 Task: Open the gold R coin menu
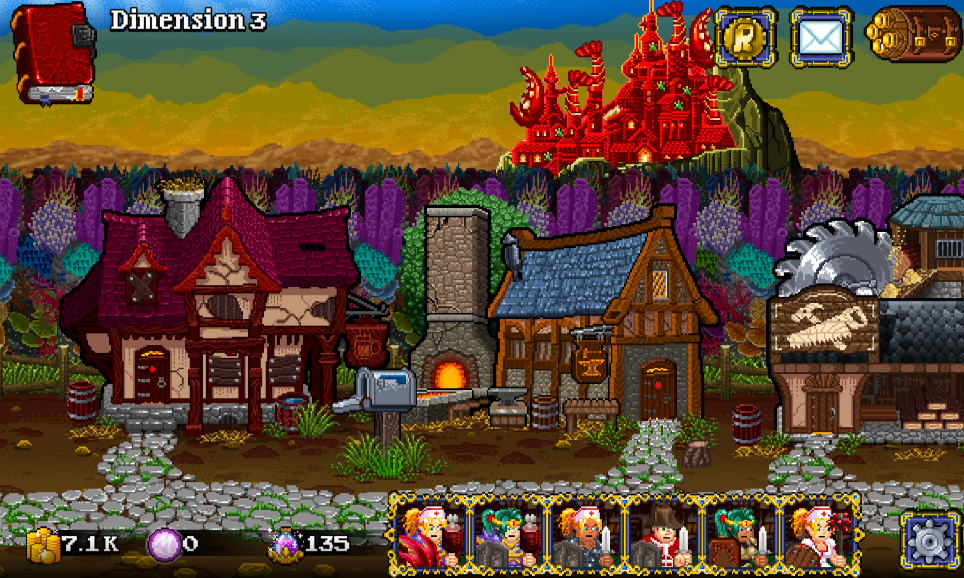point(744,37)
